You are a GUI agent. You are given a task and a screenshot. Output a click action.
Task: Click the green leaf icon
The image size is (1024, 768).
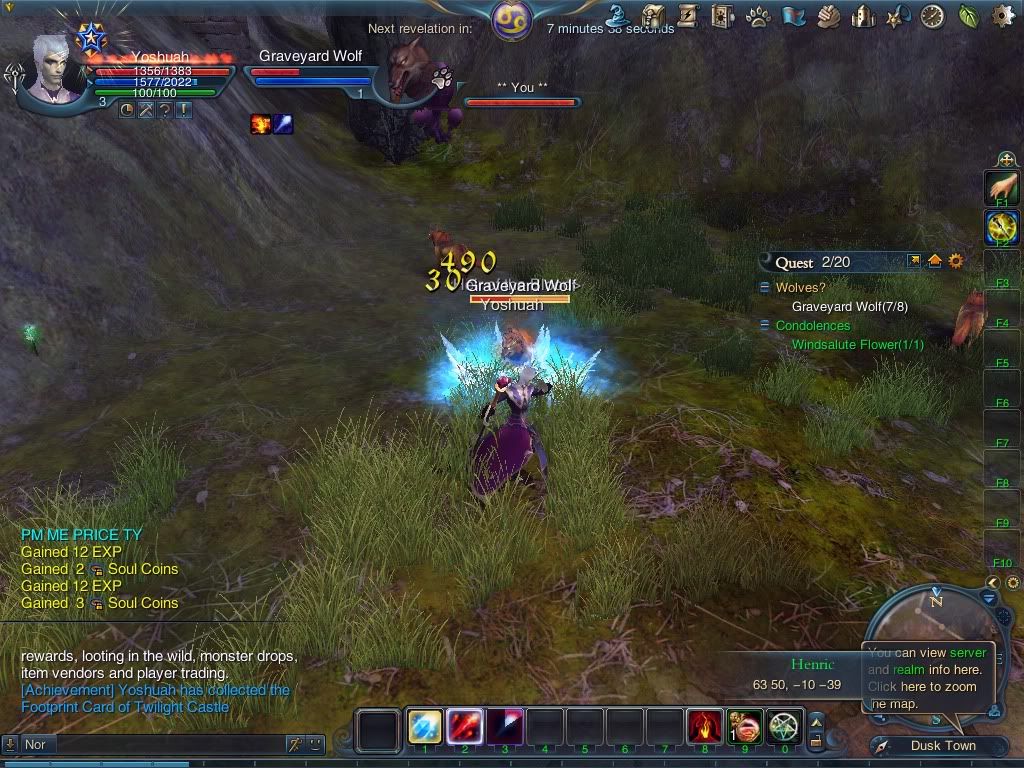click(968, 16)
